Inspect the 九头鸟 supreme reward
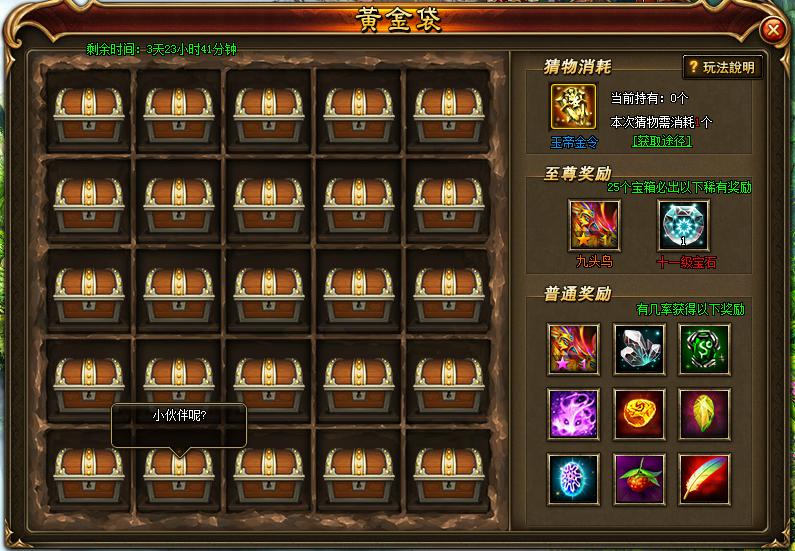 coord(594,226)
